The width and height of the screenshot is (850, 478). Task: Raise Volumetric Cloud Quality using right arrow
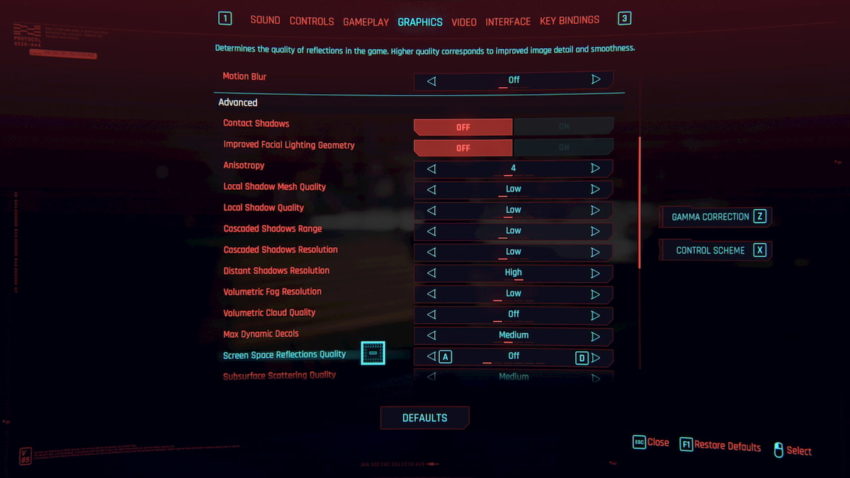(x=595, y=315)
